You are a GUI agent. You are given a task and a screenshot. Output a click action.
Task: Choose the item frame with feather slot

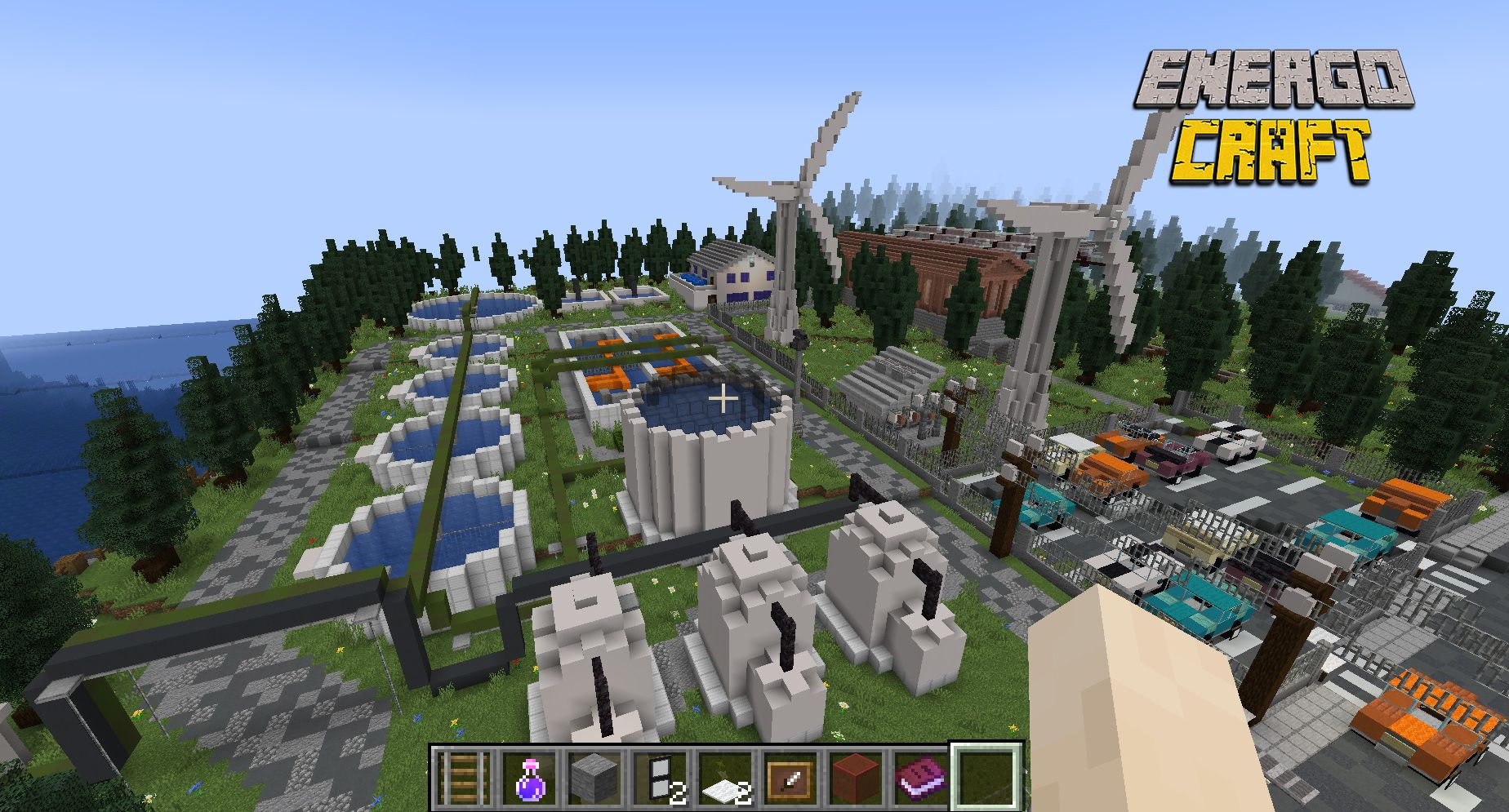790,776
